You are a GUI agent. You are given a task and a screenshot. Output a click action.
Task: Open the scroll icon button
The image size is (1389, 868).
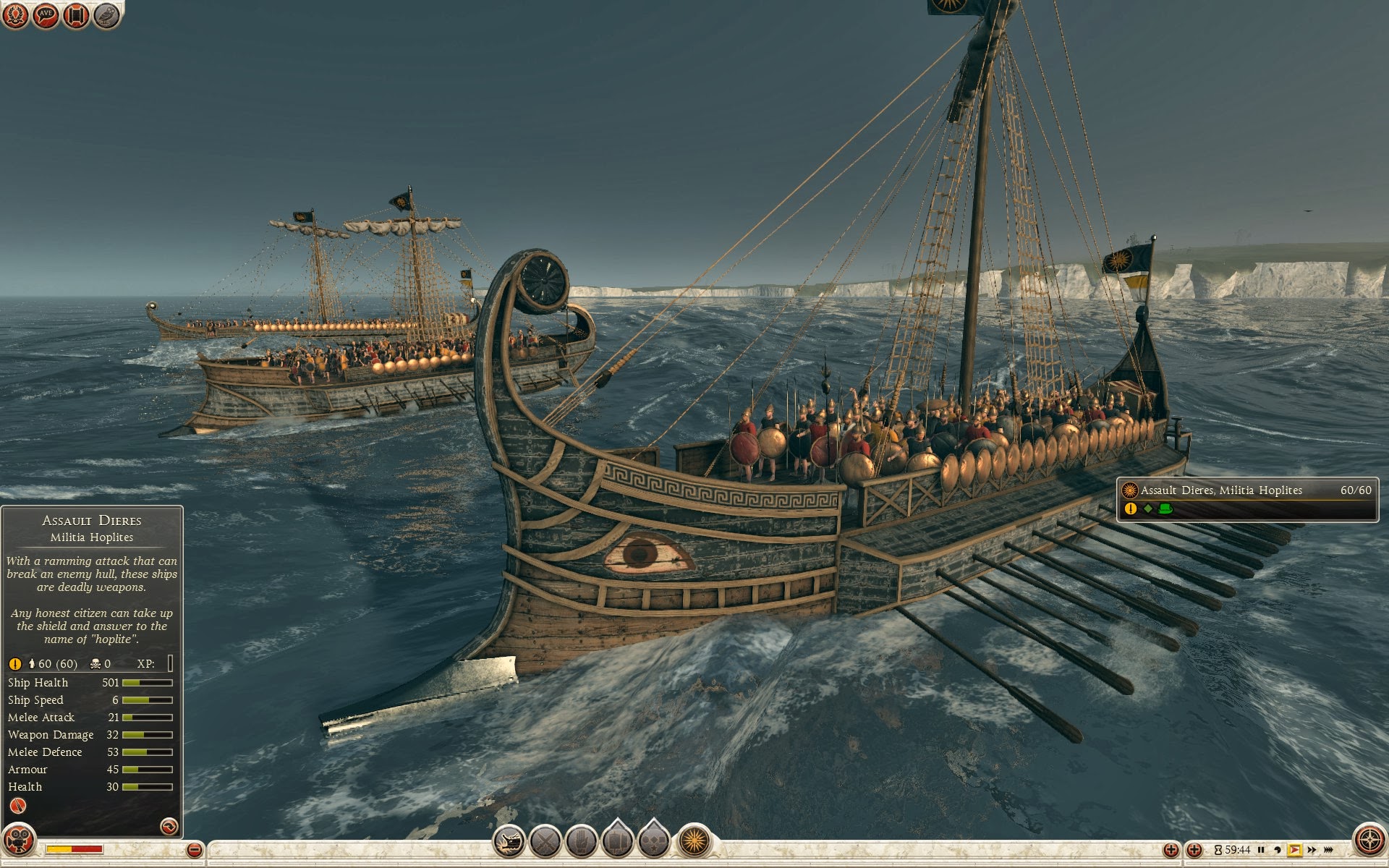76,16
